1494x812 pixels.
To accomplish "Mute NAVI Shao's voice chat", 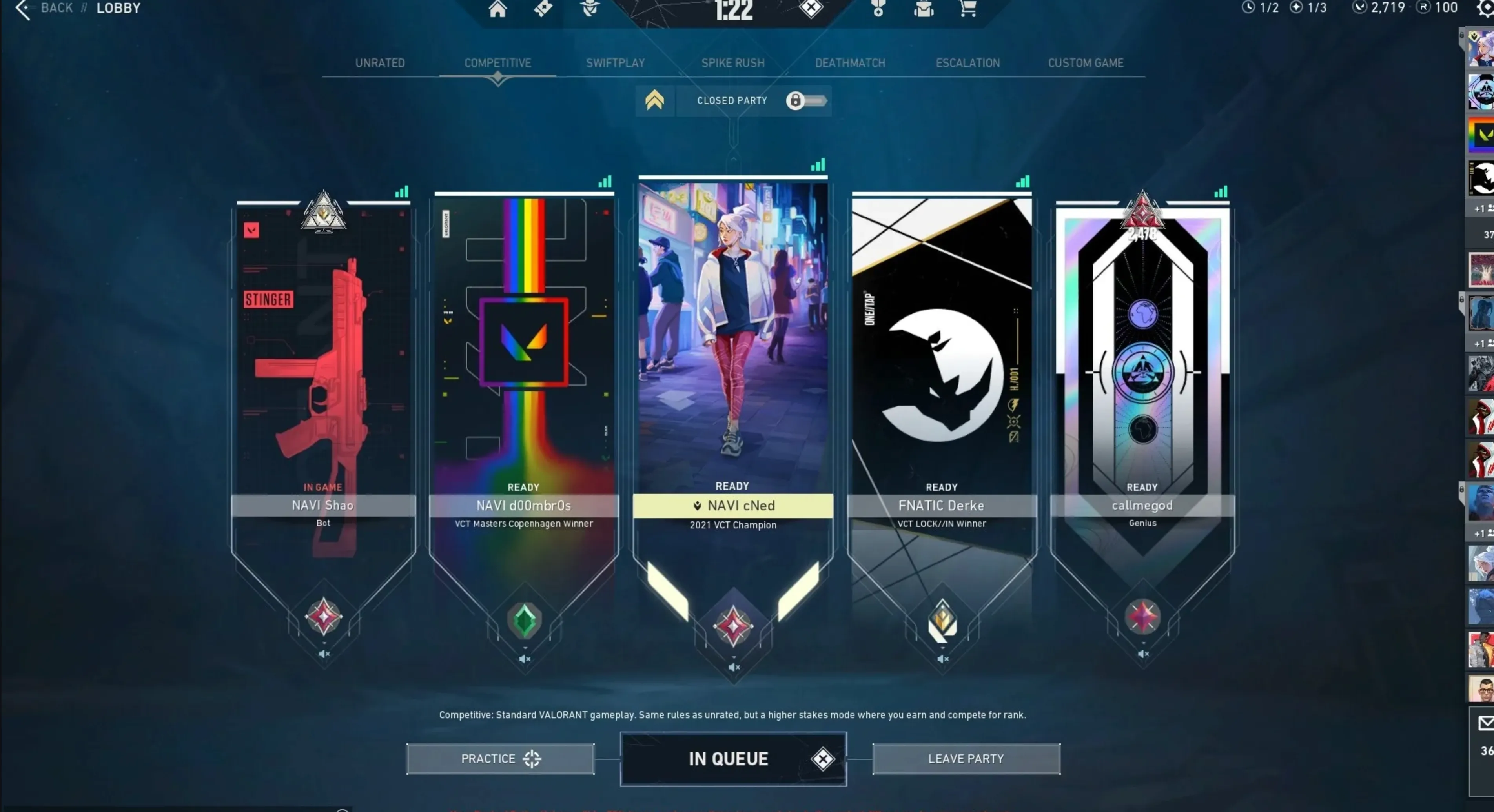I will (323, 654).
